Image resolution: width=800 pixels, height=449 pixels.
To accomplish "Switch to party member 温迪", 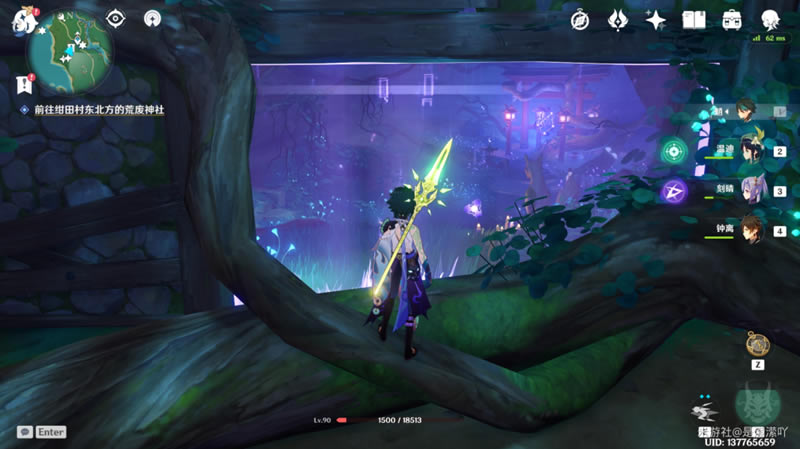I will pos(748,150).
